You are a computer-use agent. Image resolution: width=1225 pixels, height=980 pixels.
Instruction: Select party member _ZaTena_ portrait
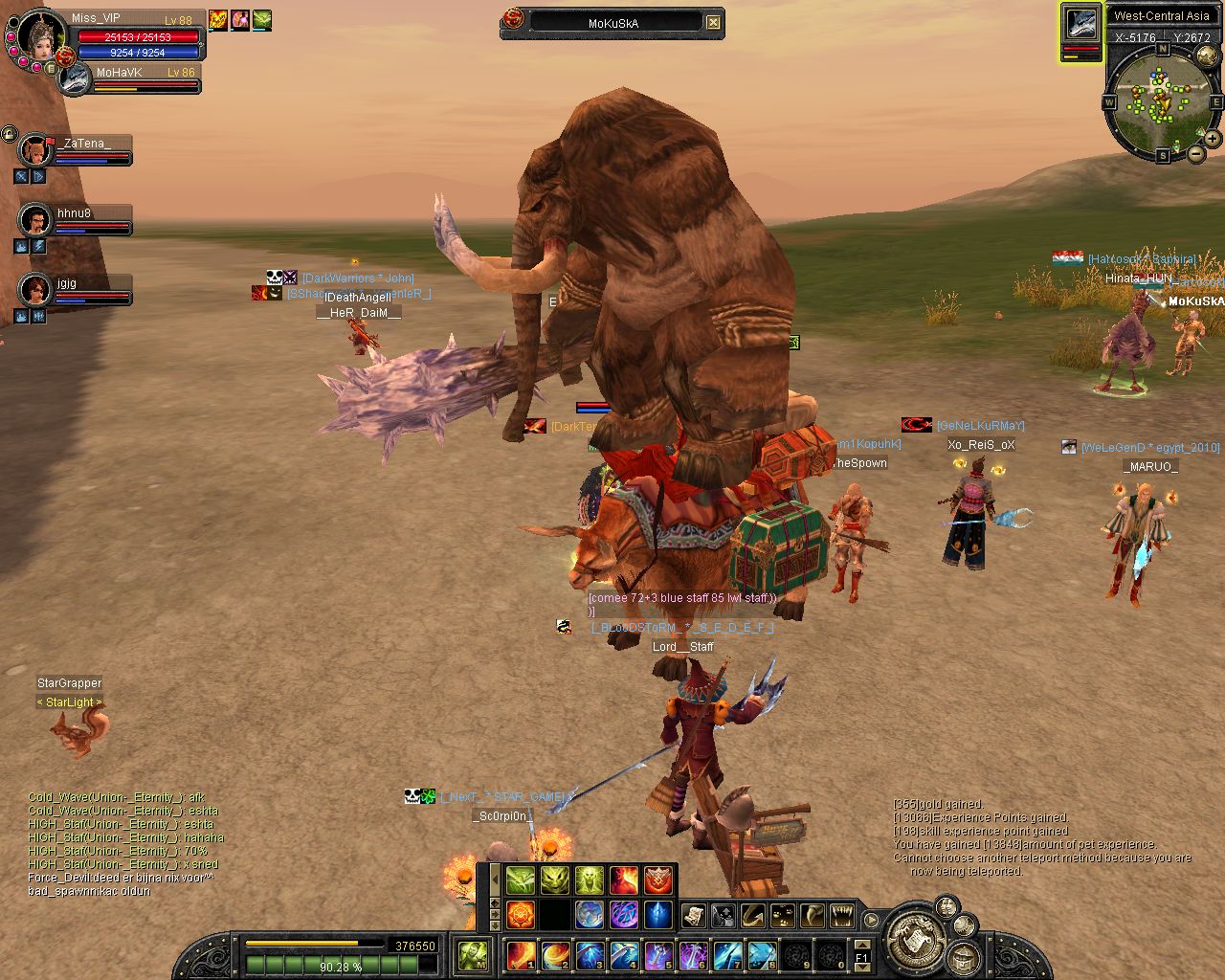[35, 150]
